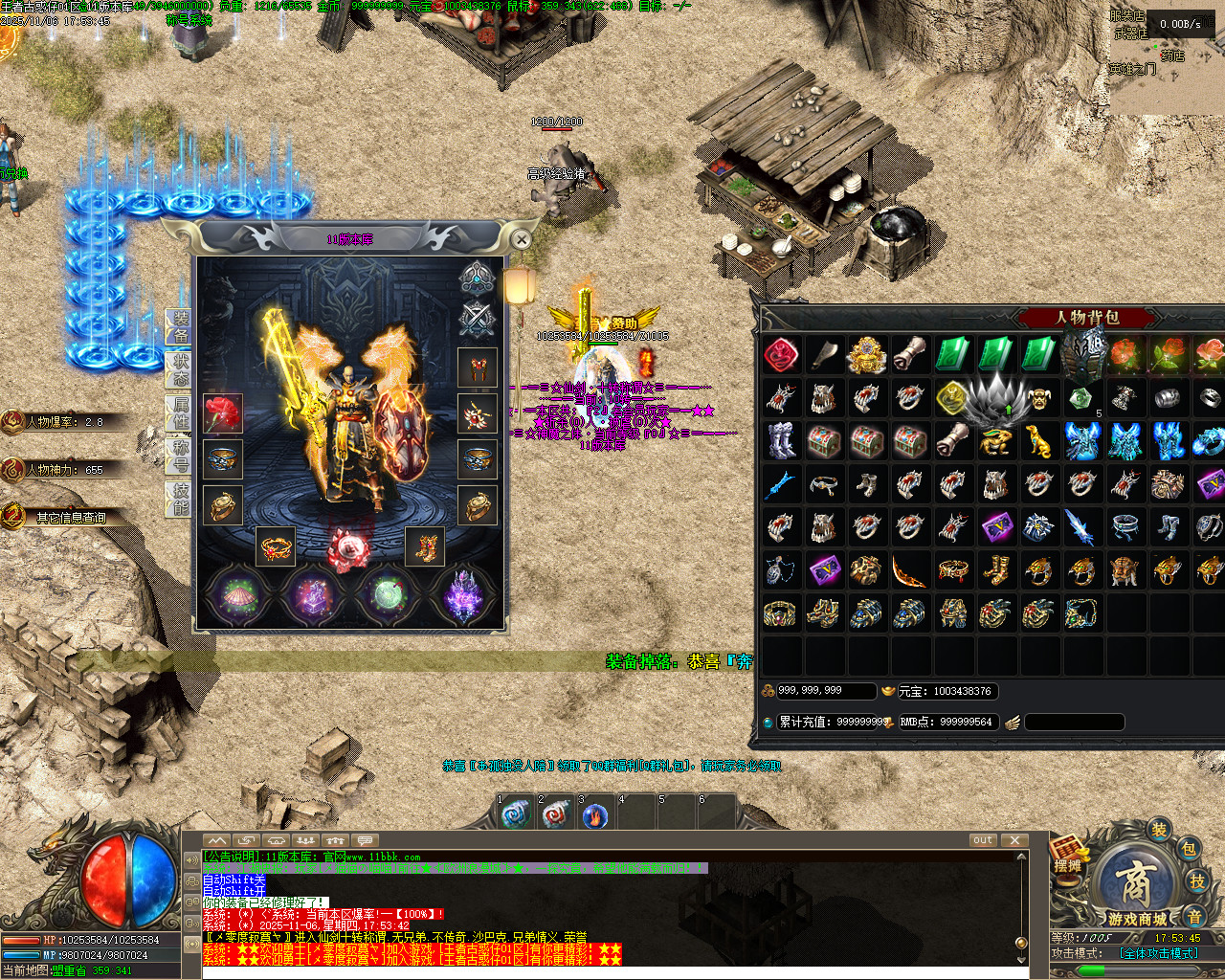Use the blue swirl item in hotbar slot 1

pos(515,815)
